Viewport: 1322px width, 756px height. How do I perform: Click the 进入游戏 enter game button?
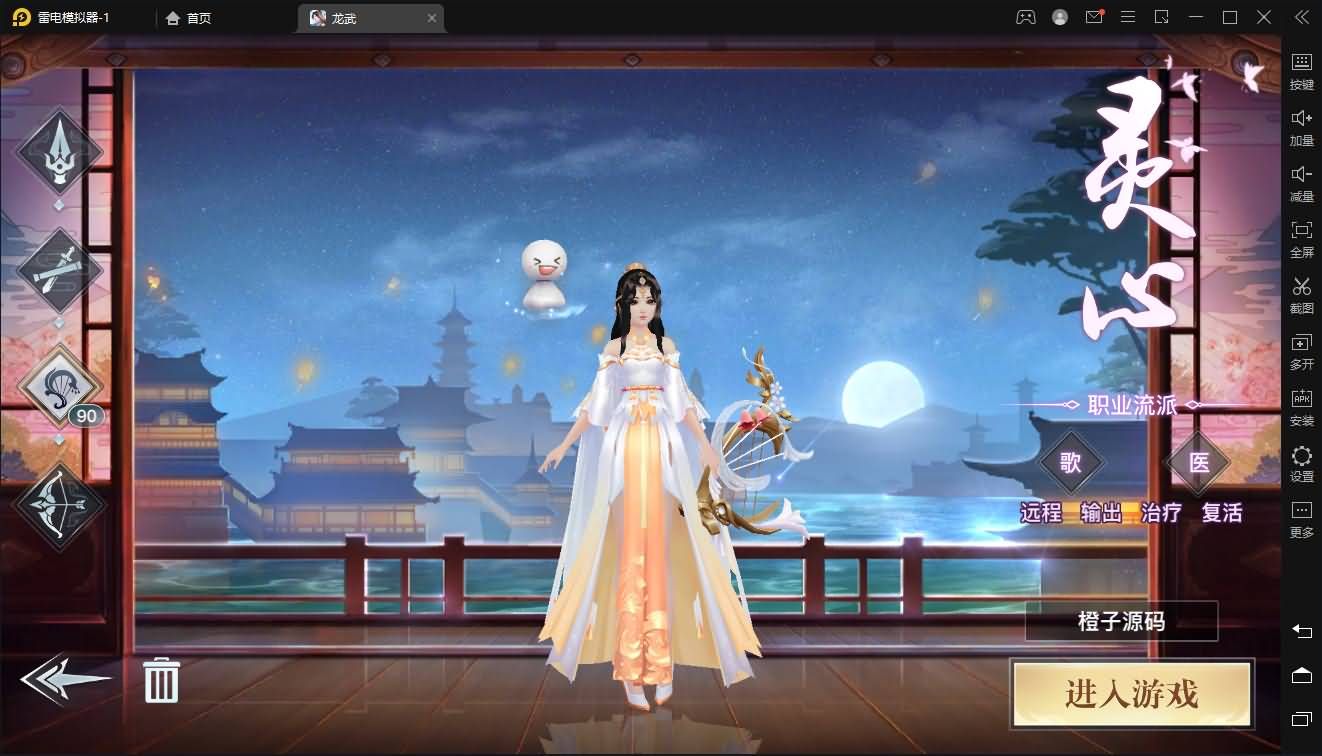click(1131, 695)
